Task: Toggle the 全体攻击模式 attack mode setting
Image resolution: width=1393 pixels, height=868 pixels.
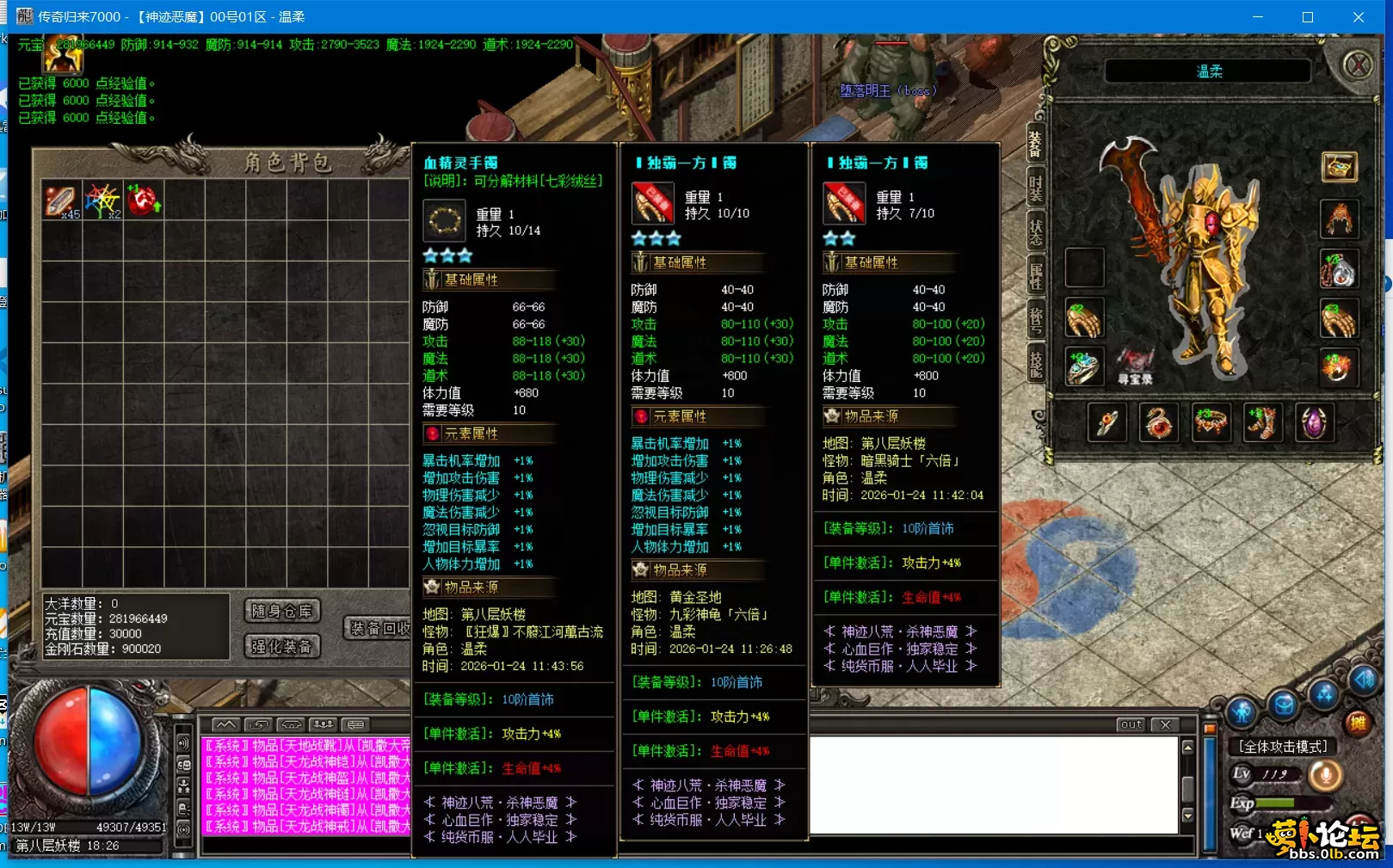Action: pos(1283,746)
